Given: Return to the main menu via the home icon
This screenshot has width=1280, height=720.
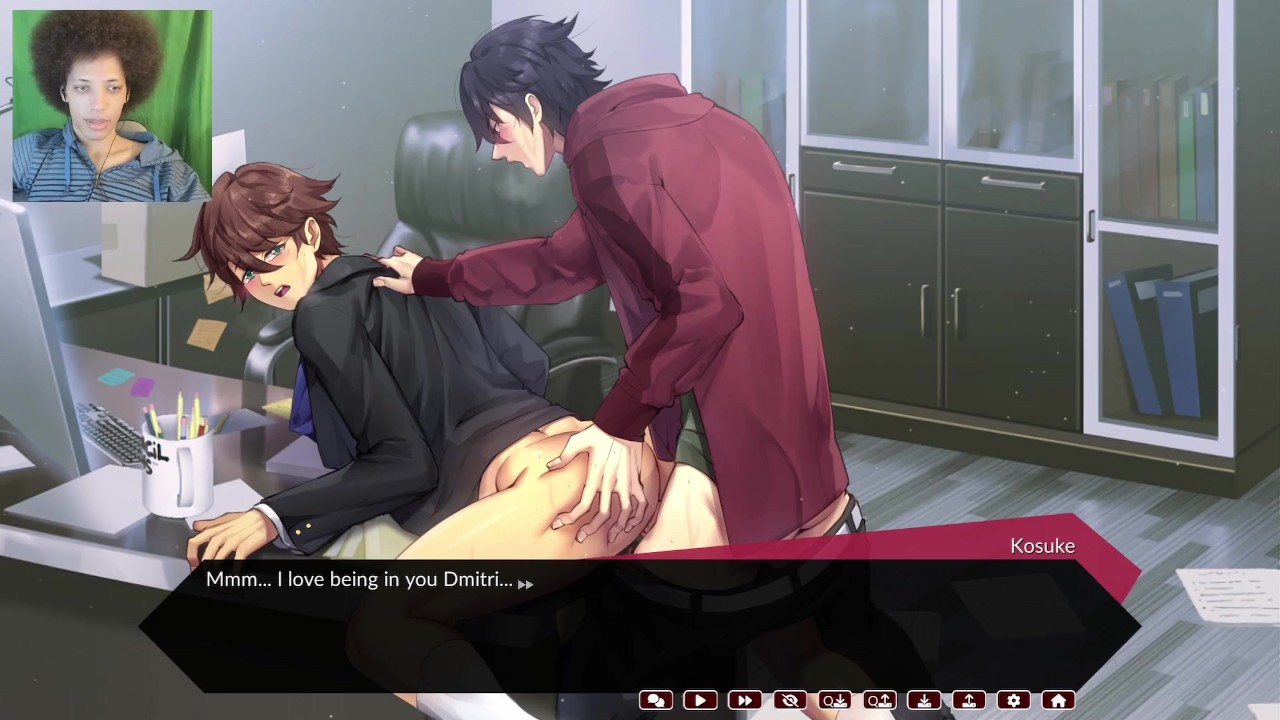Looking at the screenshot, I should tap(1058, 701).
